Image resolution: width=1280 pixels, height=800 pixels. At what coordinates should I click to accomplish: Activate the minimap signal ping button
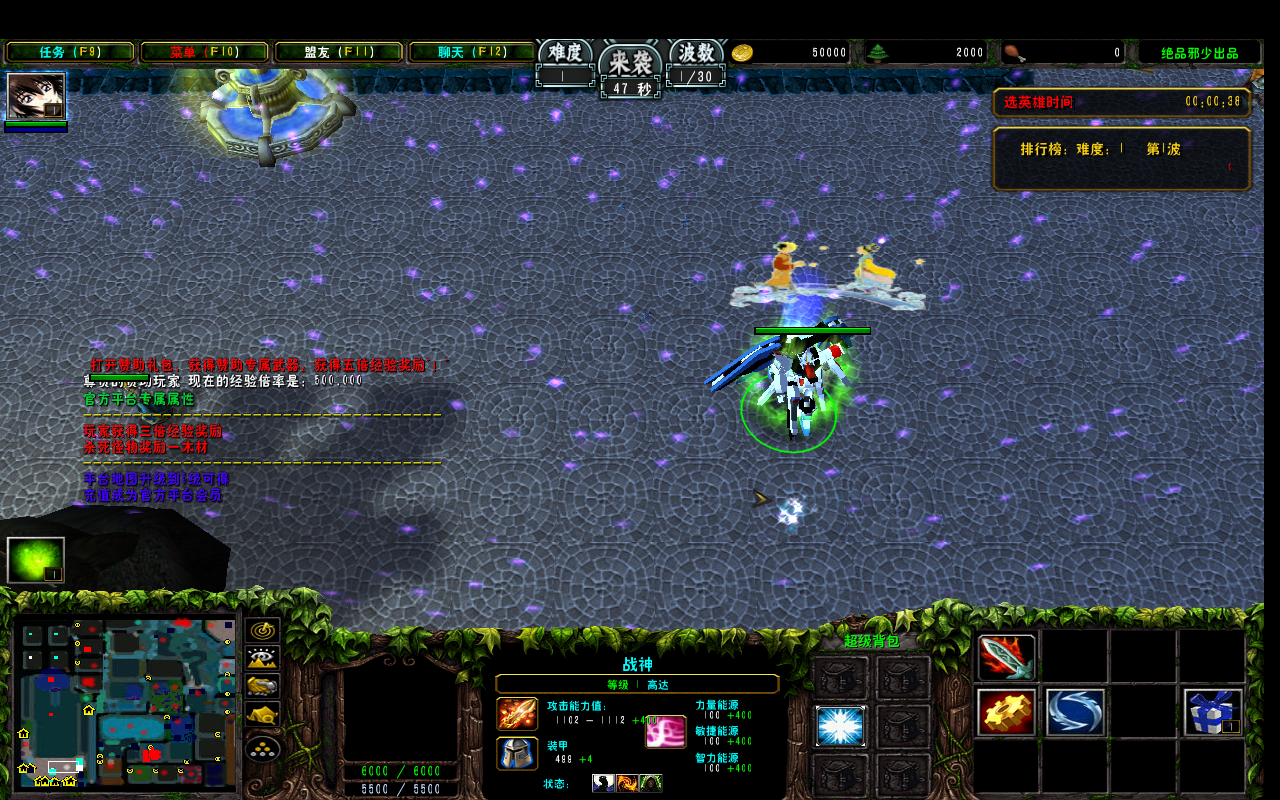click(x=263, y=630)
